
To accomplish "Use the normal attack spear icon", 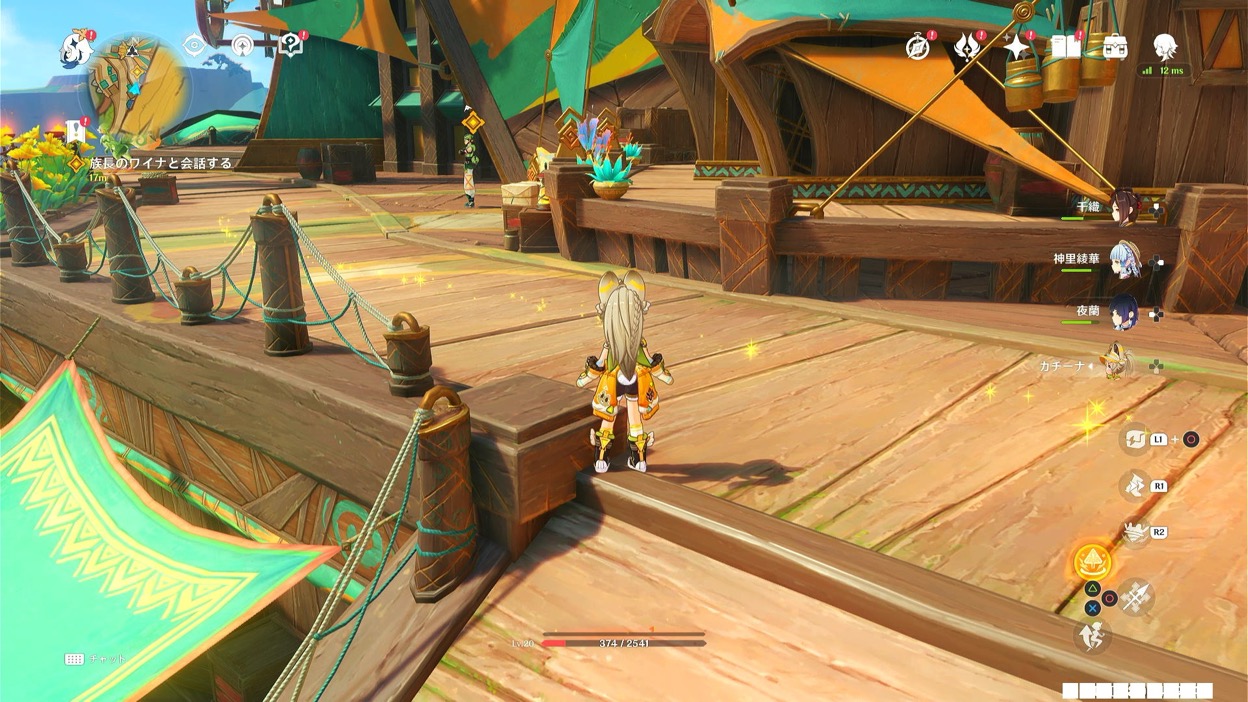I will click(1136, 597).
